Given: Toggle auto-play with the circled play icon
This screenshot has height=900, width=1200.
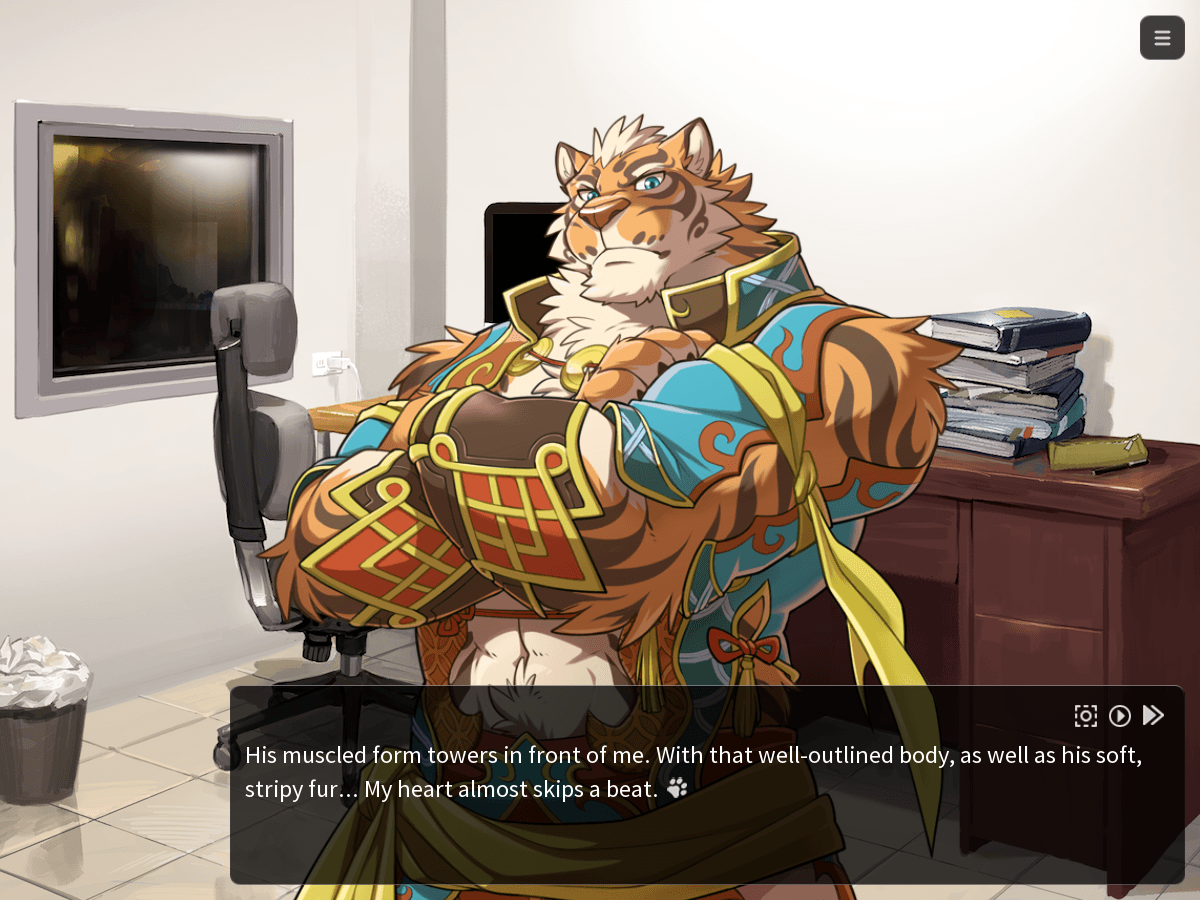Looking at the screenshot, I should pyautogui.click(x=1120, y=715).
